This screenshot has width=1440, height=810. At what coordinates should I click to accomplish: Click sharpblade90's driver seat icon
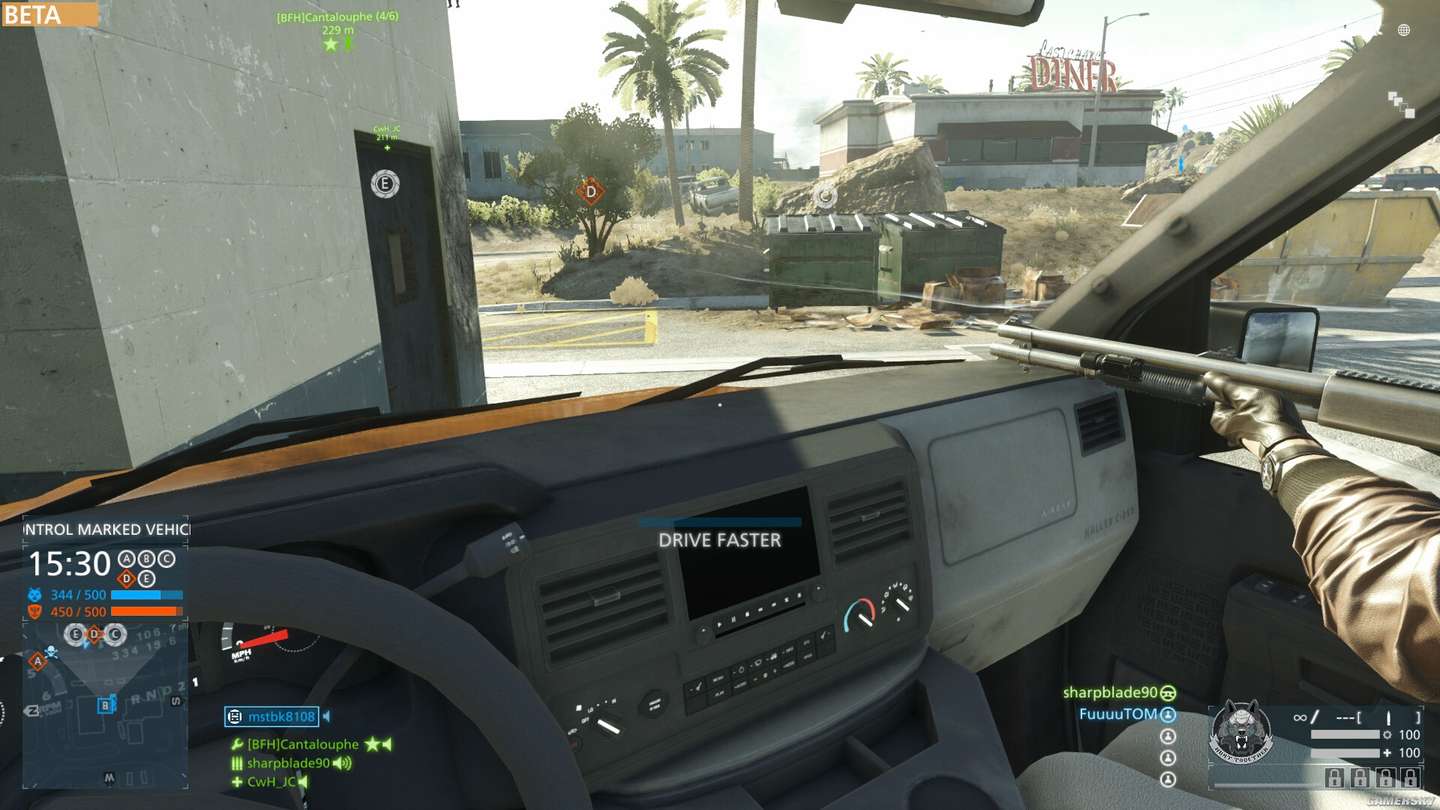1168,692
